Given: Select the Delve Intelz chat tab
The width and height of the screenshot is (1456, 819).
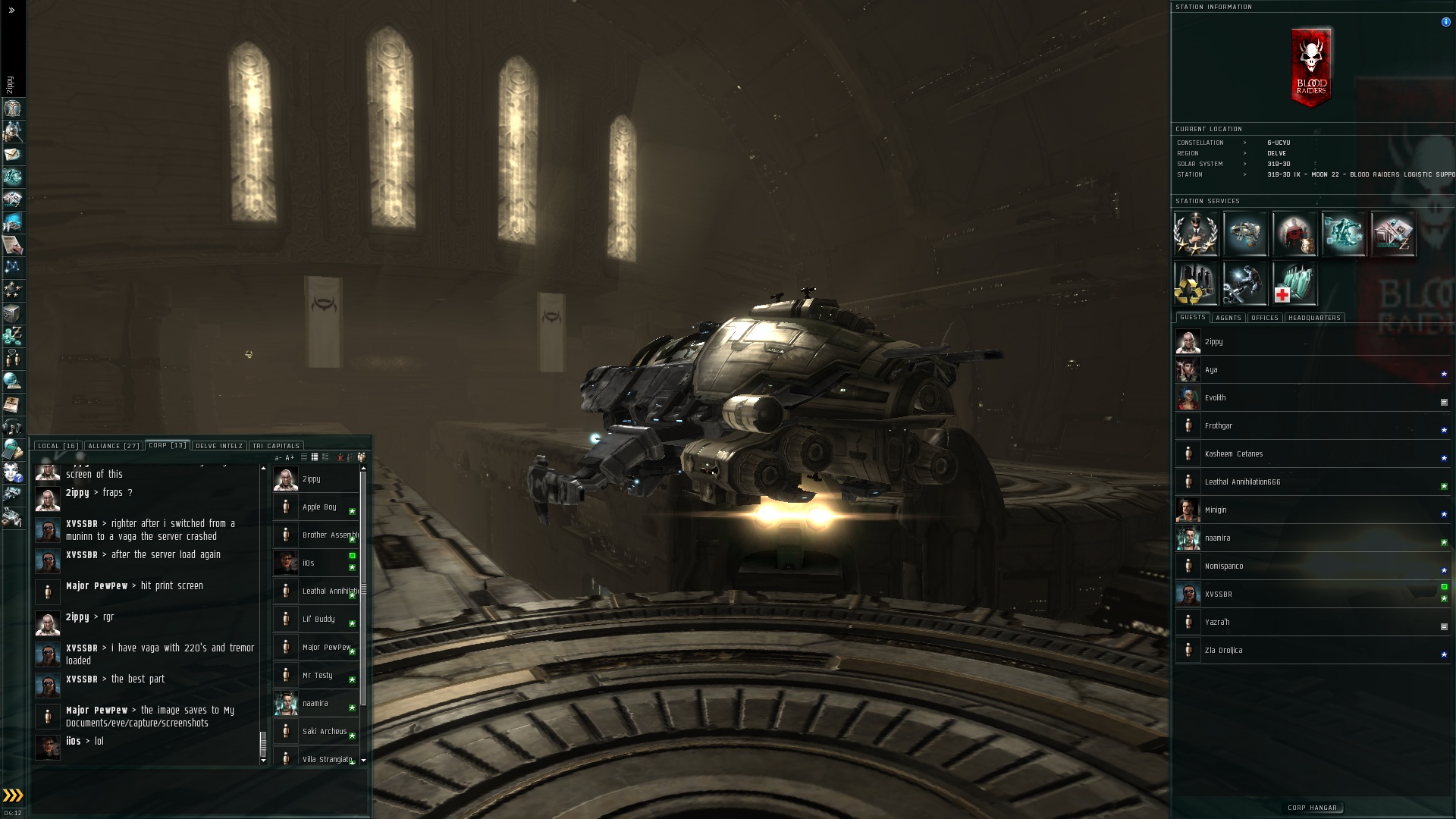Looking at the screenshot, I should (x=219, y=446).
